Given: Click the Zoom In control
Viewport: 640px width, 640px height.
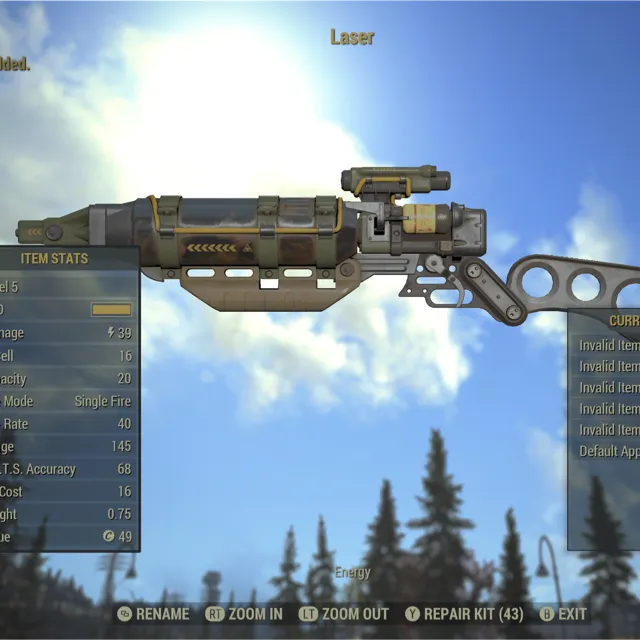Looking at the screenshot, I should (x=244, y=614).
